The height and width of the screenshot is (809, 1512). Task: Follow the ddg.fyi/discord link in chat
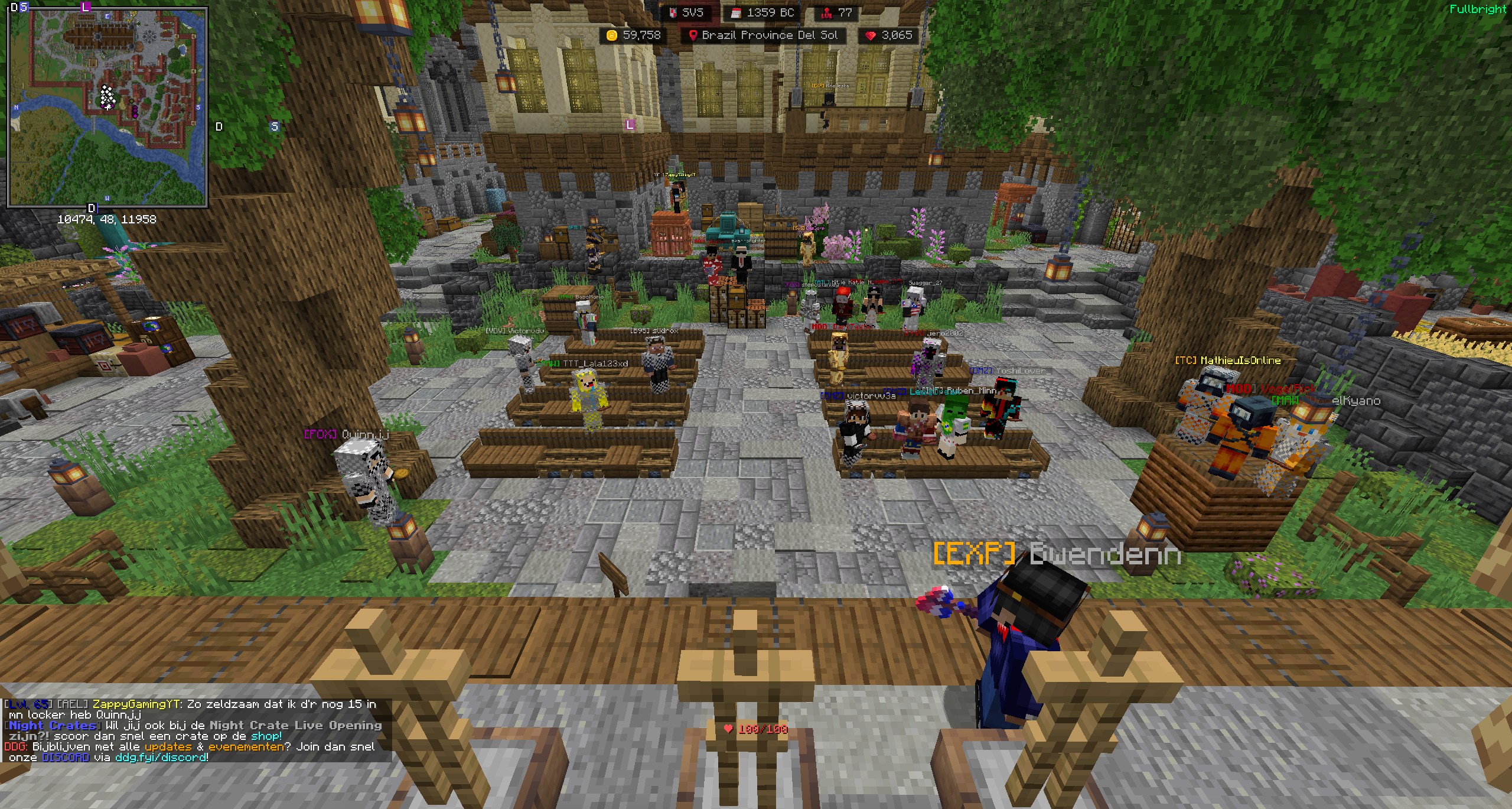pos(161,757)
